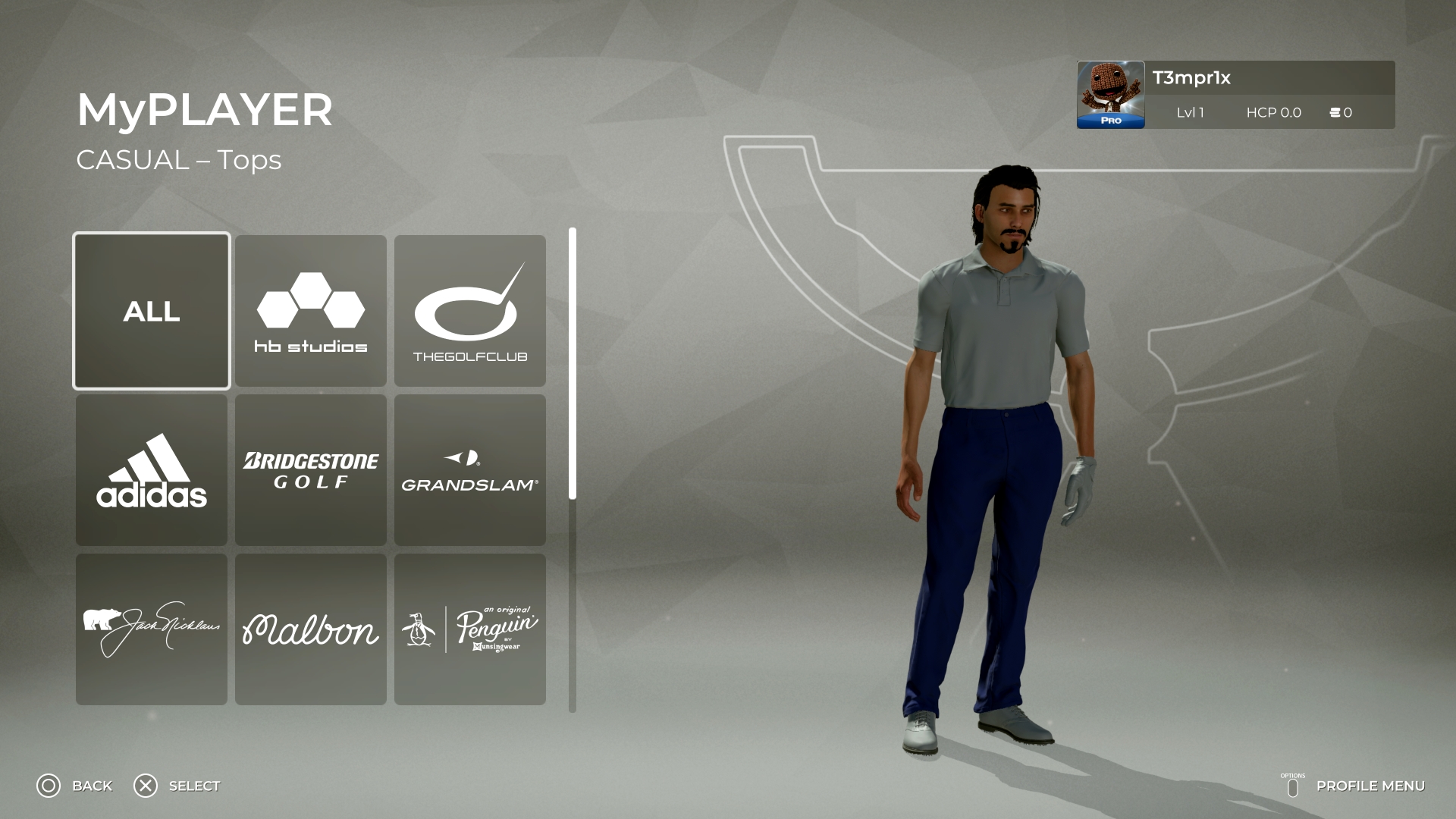Click the currency icon in the profile card

pos(1334,112)
